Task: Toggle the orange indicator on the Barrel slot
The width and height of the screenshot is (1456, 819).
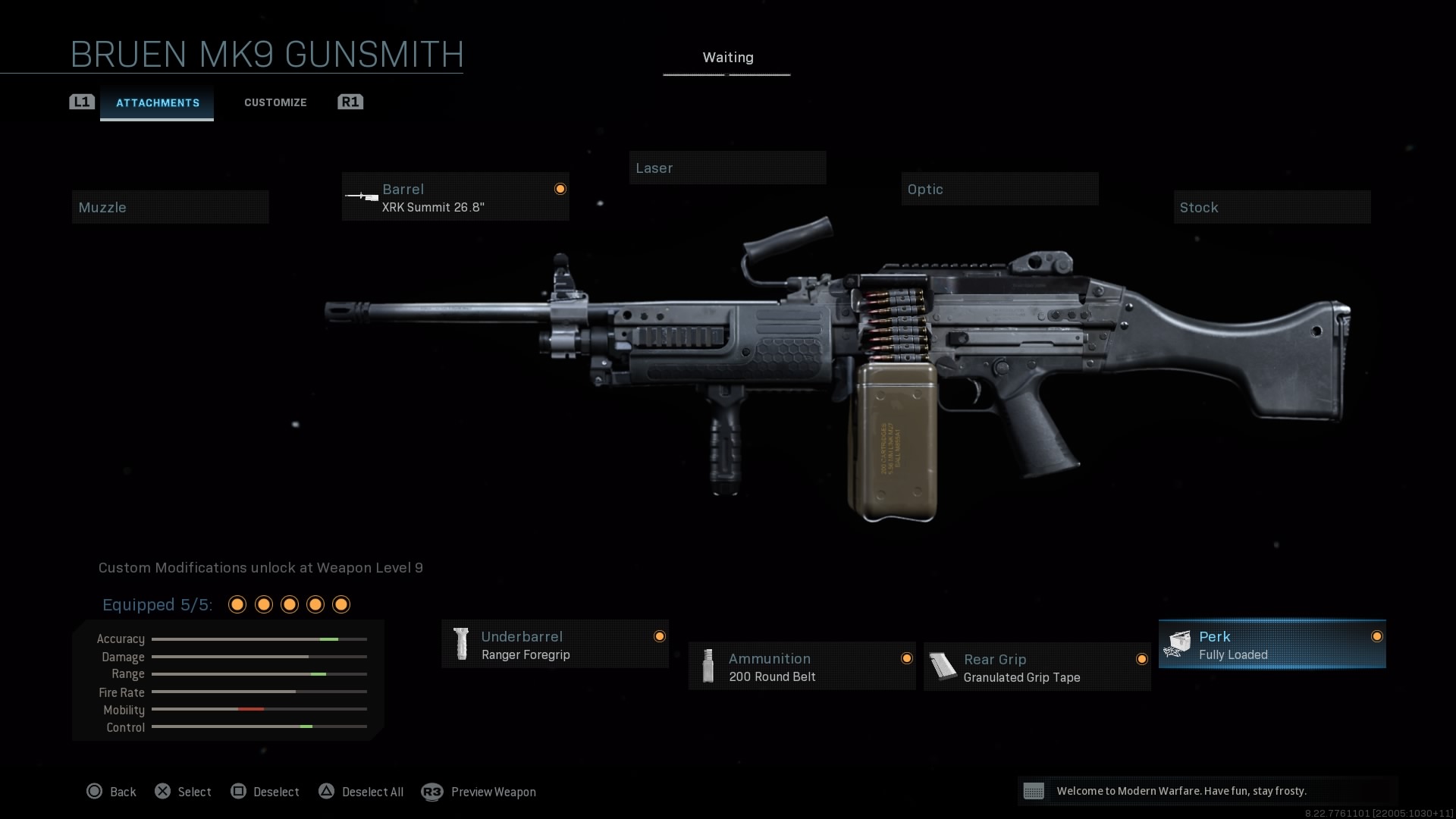Action: [560, 188]
